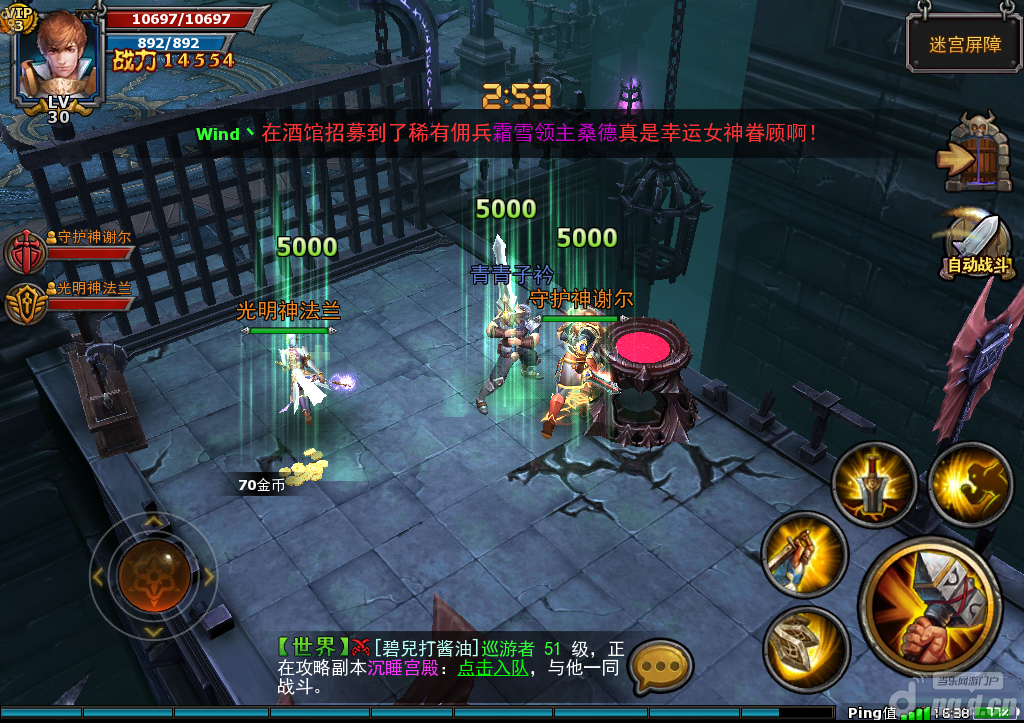Click the 迷宫屏障 sign button

950,44
